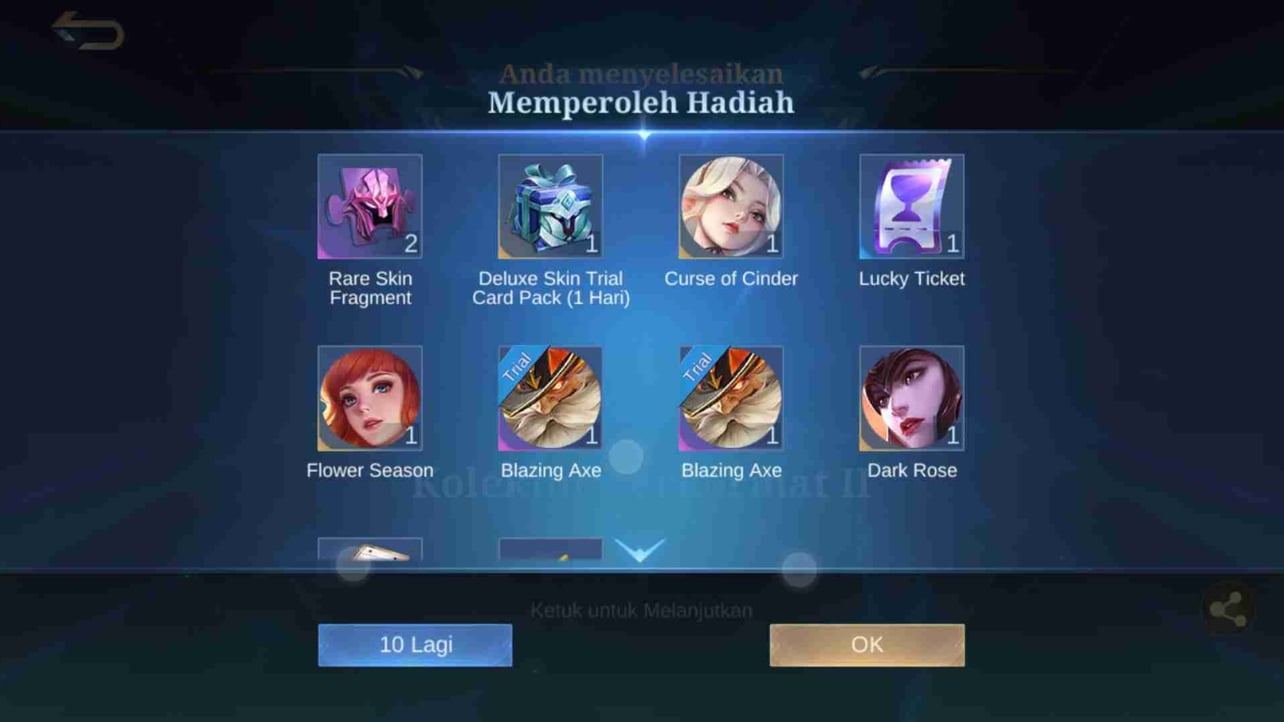The height and width of the screenshot is (722, 1284).
Task: Click the Anda menyelesaikan banner text
Action: [x=640, y=72]
